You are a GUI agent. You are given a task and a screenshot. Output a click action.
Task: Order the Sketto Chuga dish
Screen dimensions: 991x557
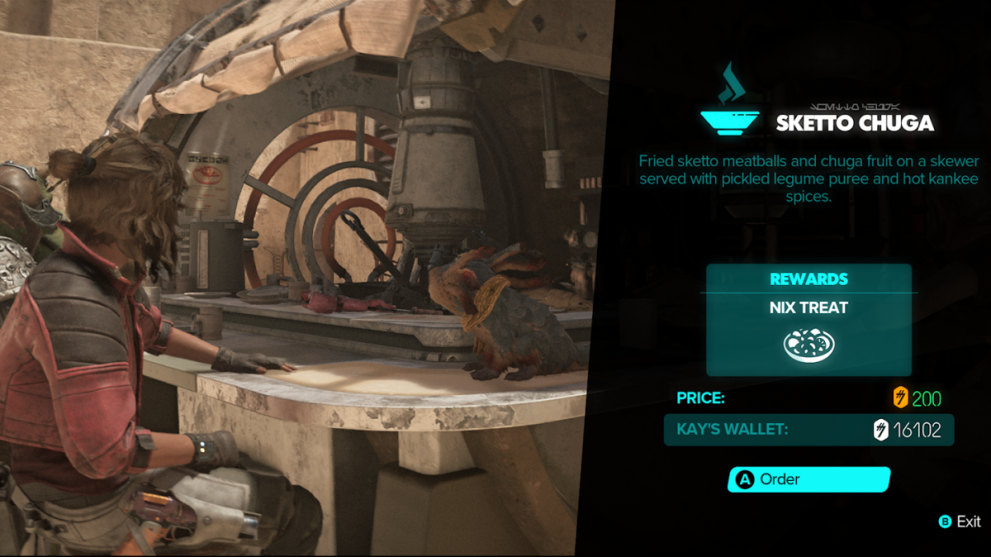click(x=808, y=480)
